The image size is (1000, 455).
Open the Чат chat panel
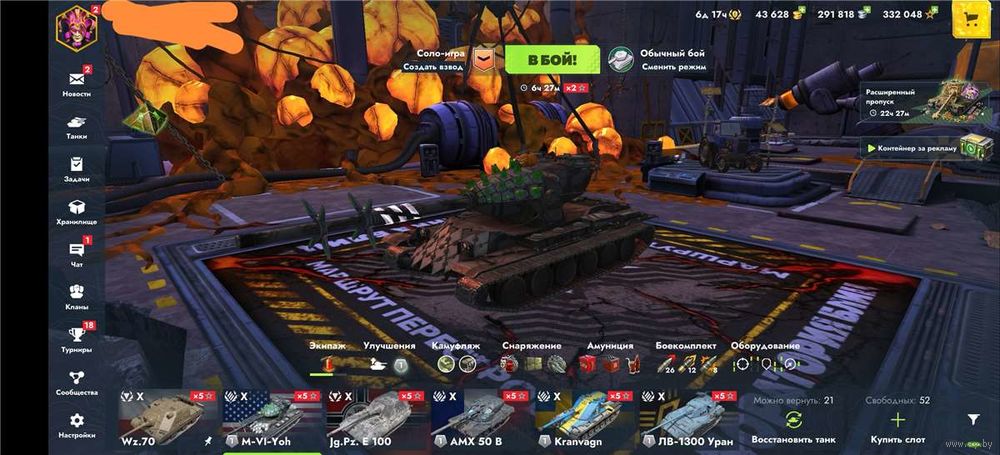(x=76, y=254)
